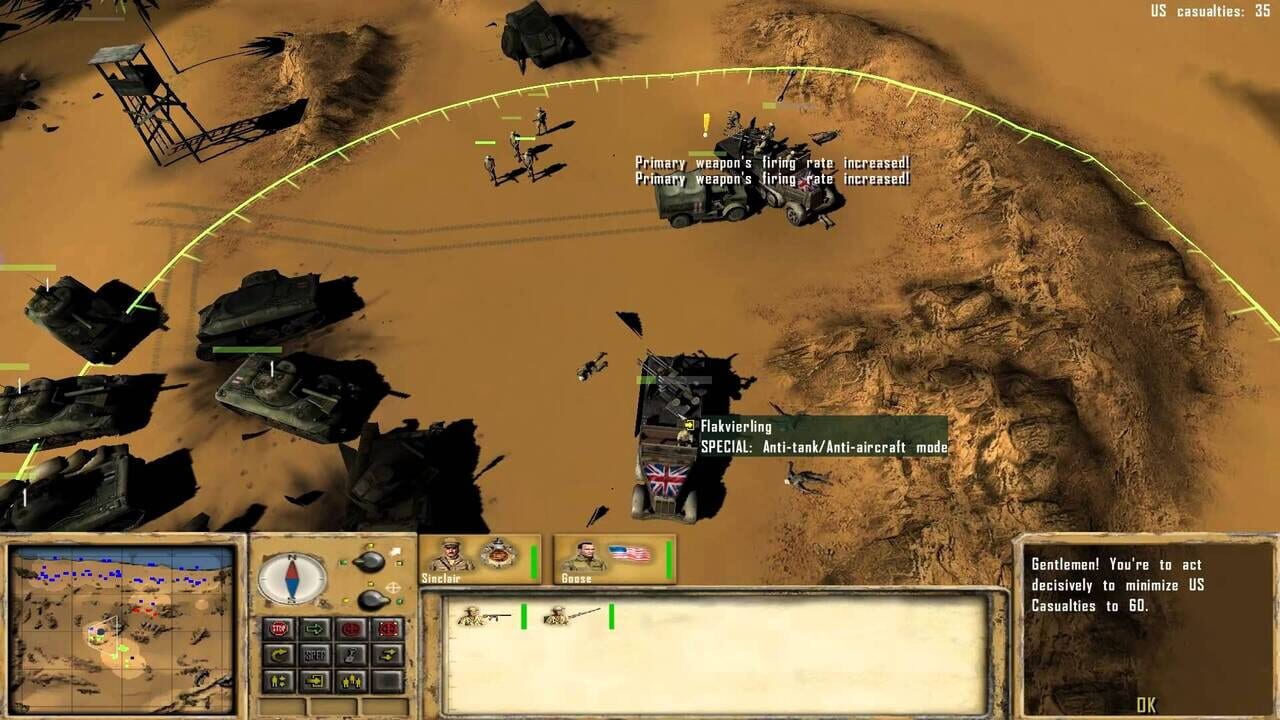1280x720 pixels.
Task: Click the STOP command button
Action: [x=280, y=627]
